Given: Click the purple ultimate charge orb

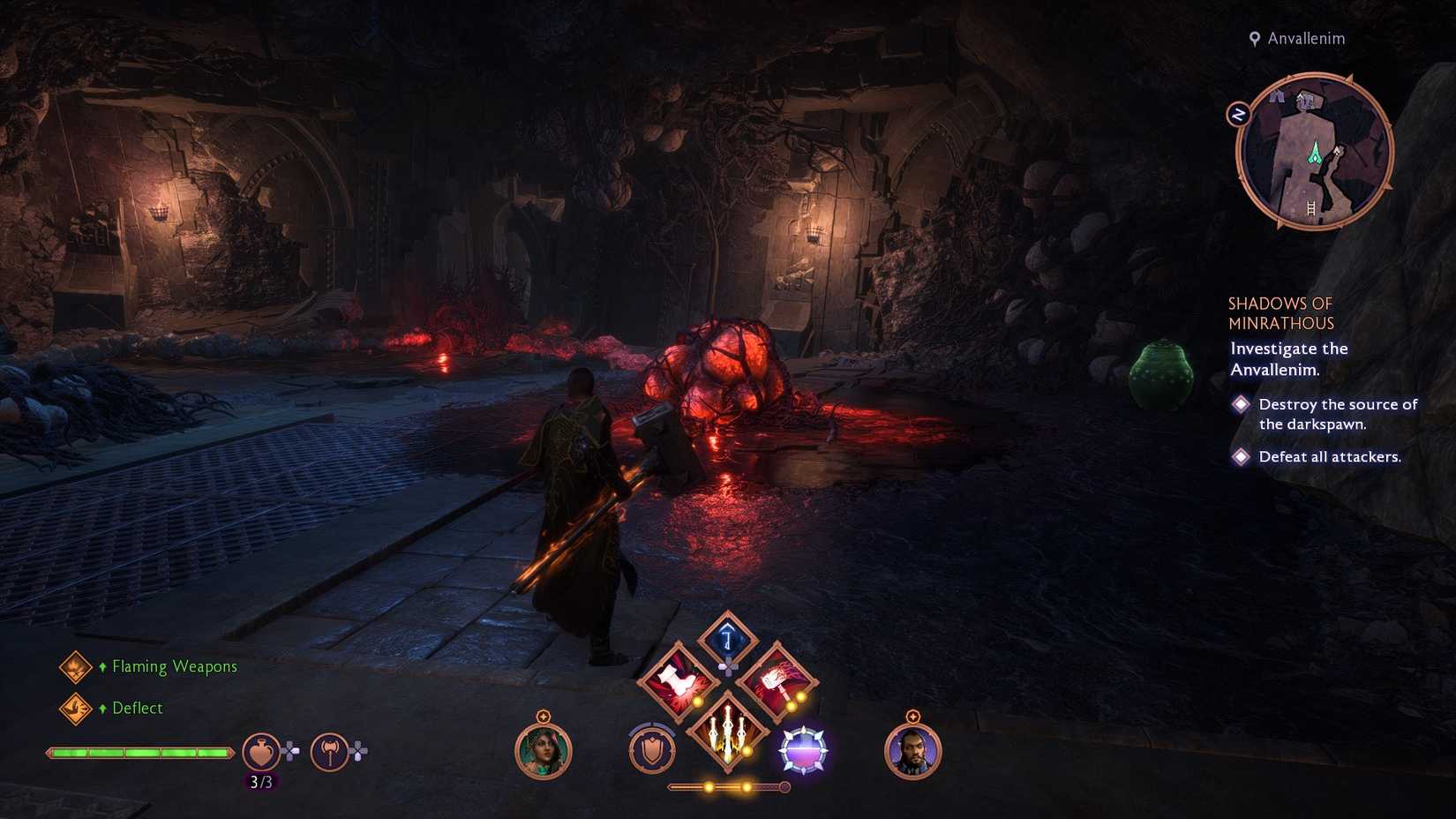Looking at the screenshot, I should click(801, 750).
